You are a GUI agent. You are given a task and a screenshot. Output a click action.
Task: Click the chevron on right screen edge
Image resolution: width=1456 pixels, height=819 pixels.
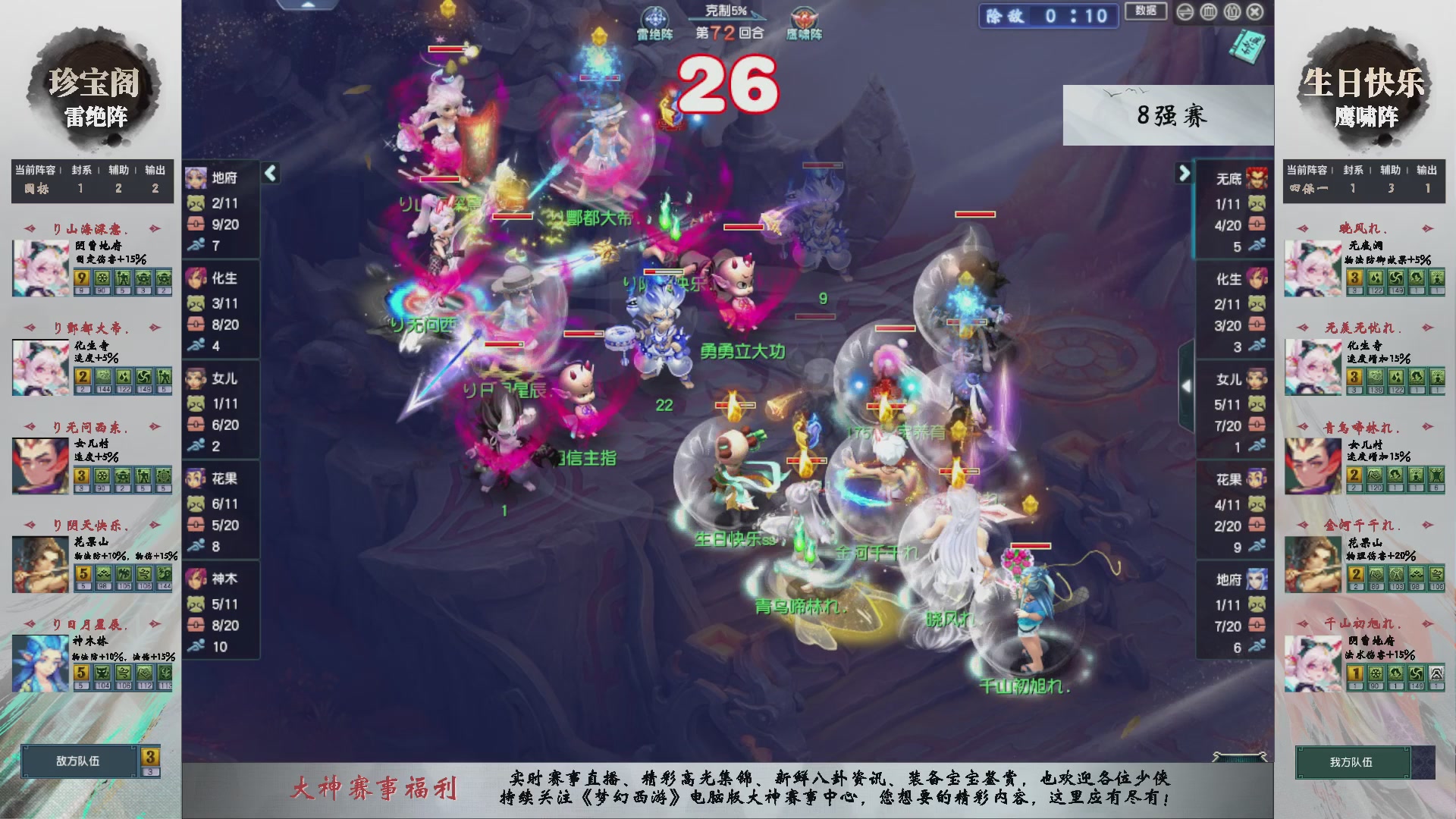pos(1188,385)
